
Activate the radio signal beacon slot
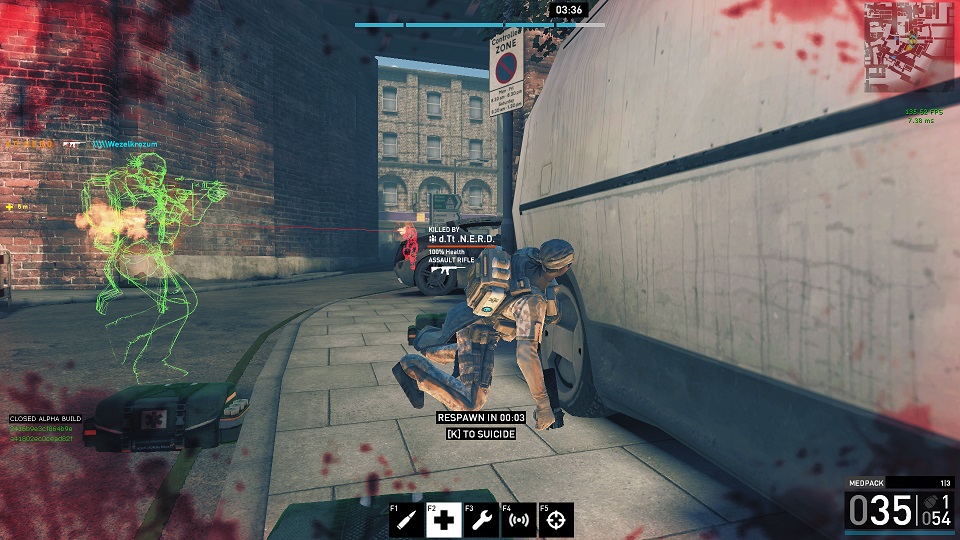click(518, 520)
